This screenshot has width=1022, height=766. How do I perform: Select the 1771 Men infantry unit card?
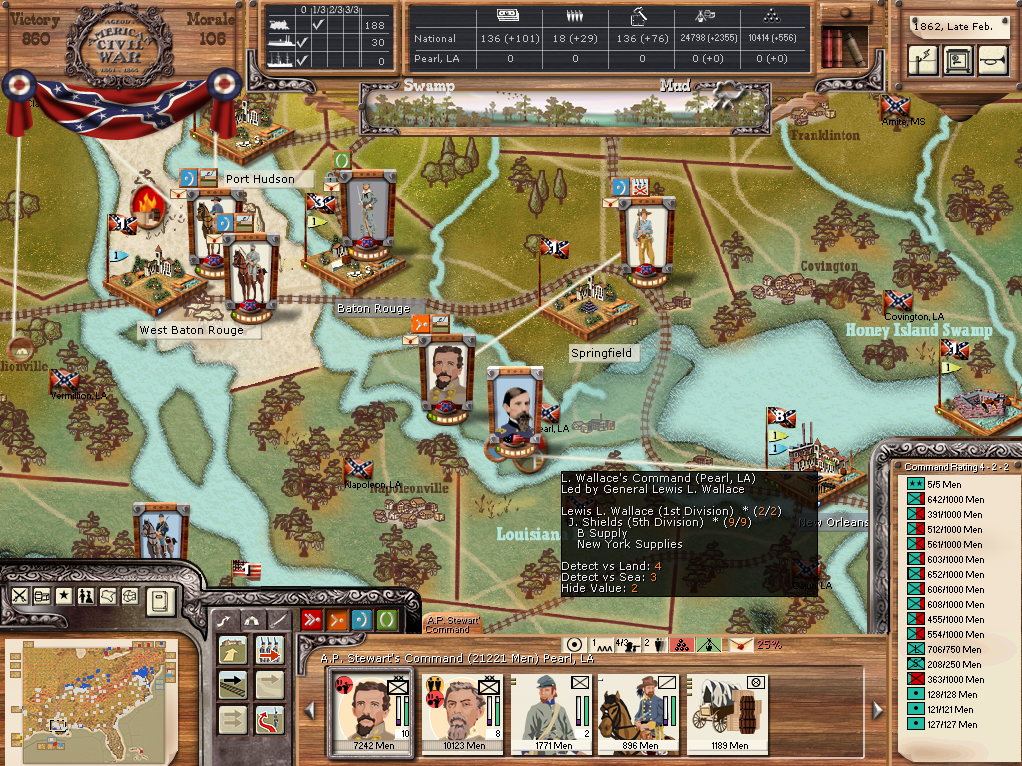(552, 711)
